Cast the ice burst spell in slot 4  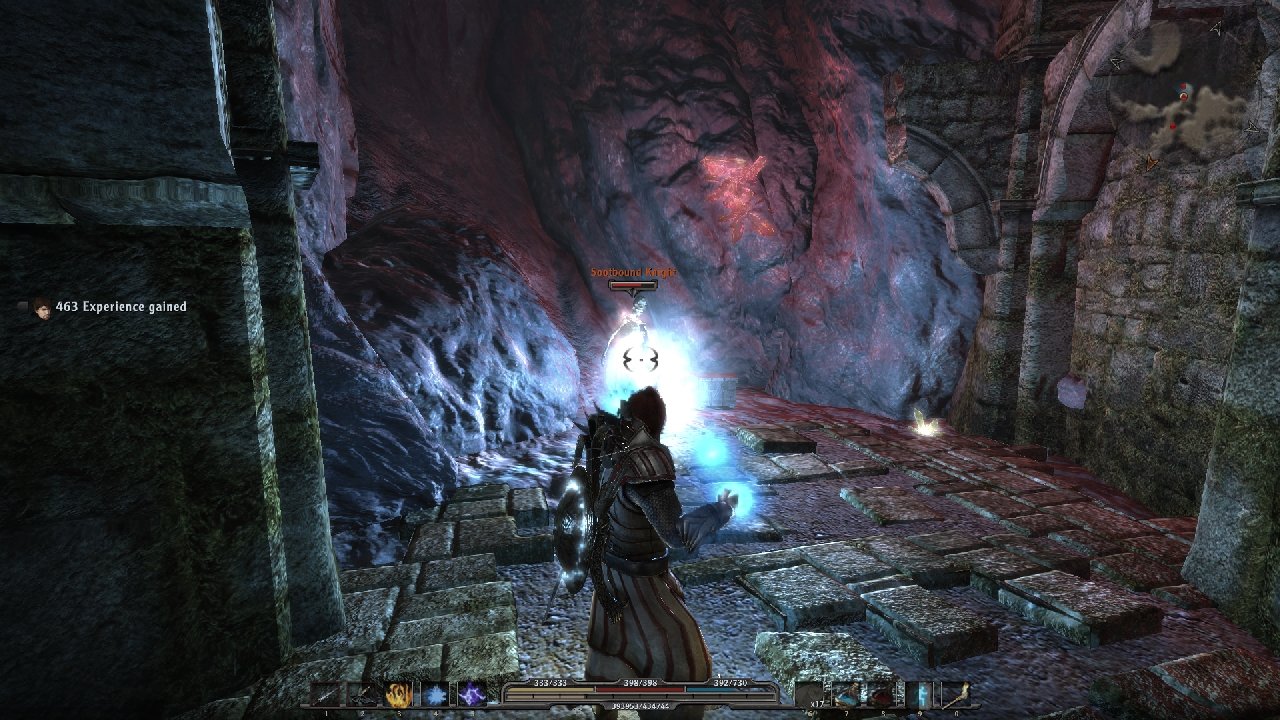click(436, 695)
